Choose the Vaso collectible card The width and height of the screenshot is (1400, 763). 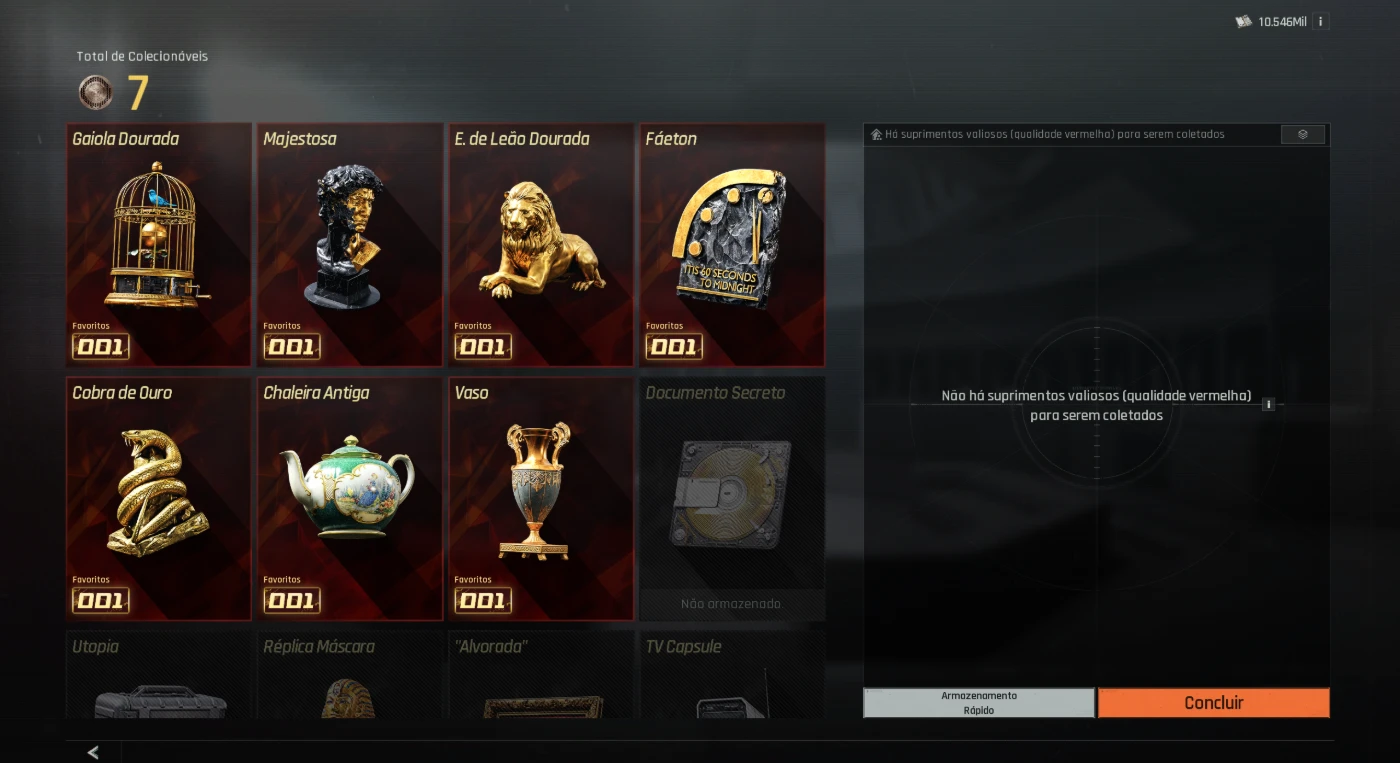[x=541, y=498]
